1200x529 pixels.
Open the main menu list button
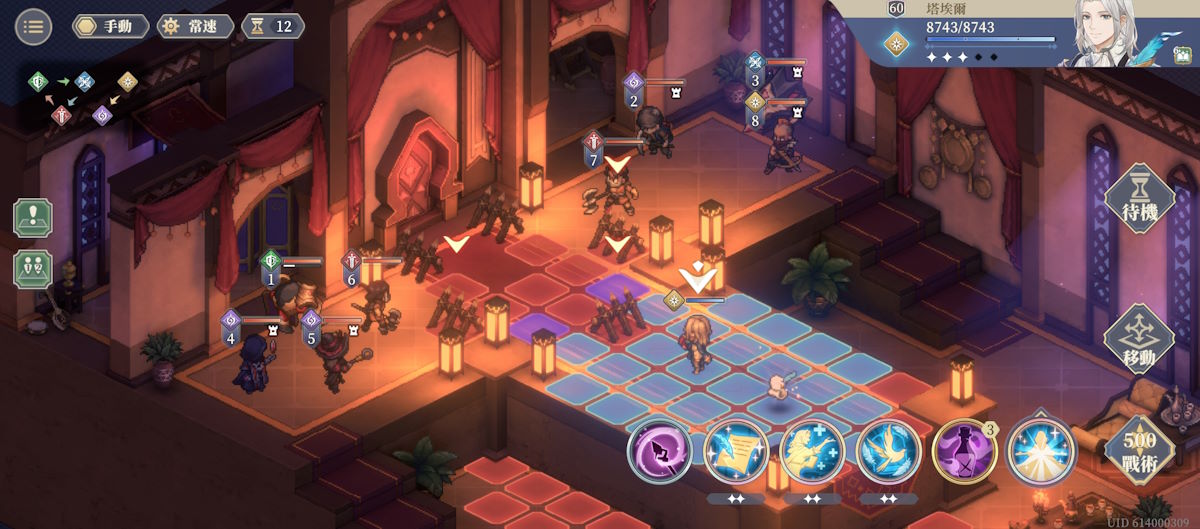pyautogui.click(x=33, y=26)
